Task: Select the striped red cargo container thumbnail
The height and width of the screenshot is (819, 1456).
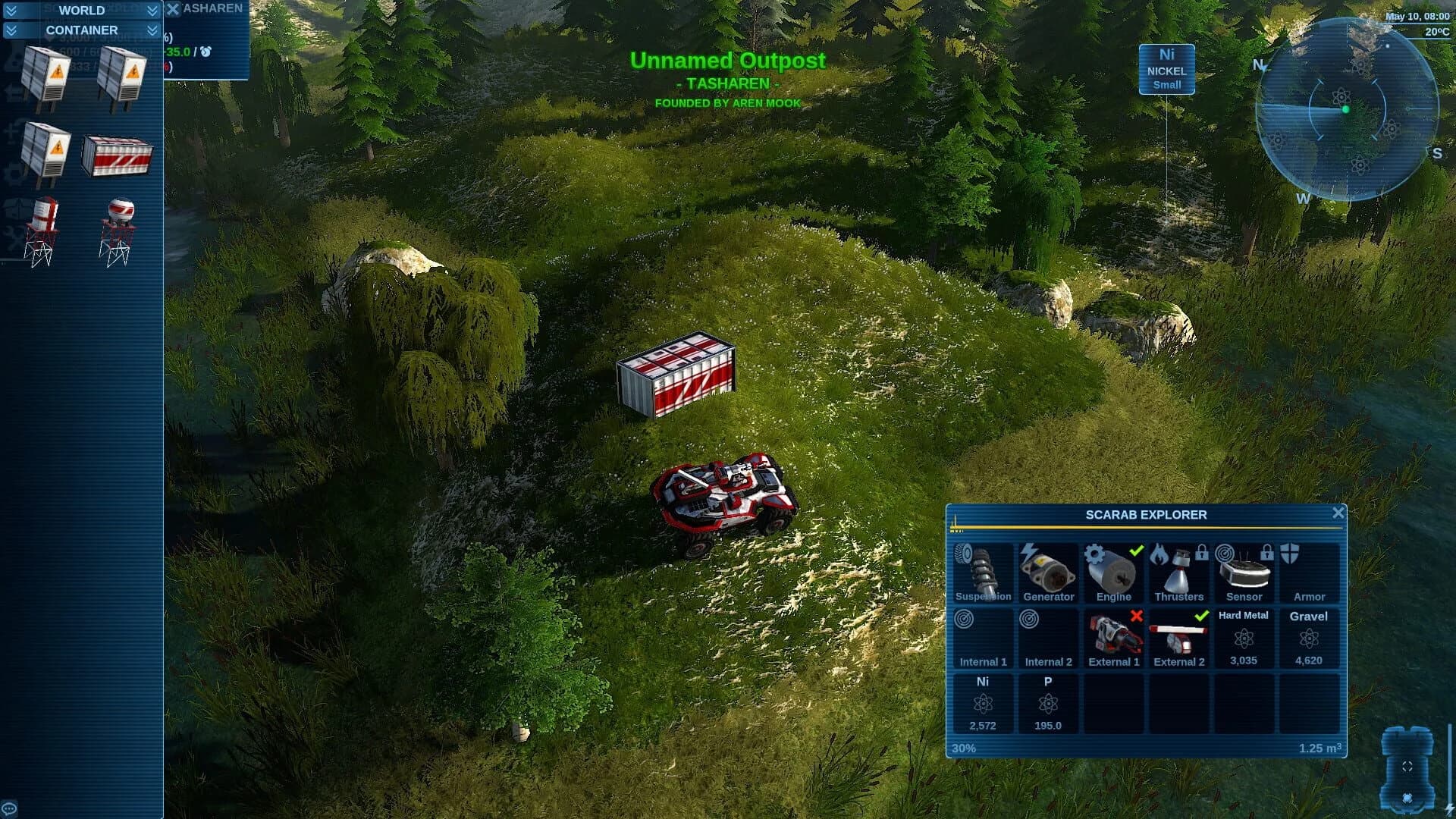Action: 118,154
